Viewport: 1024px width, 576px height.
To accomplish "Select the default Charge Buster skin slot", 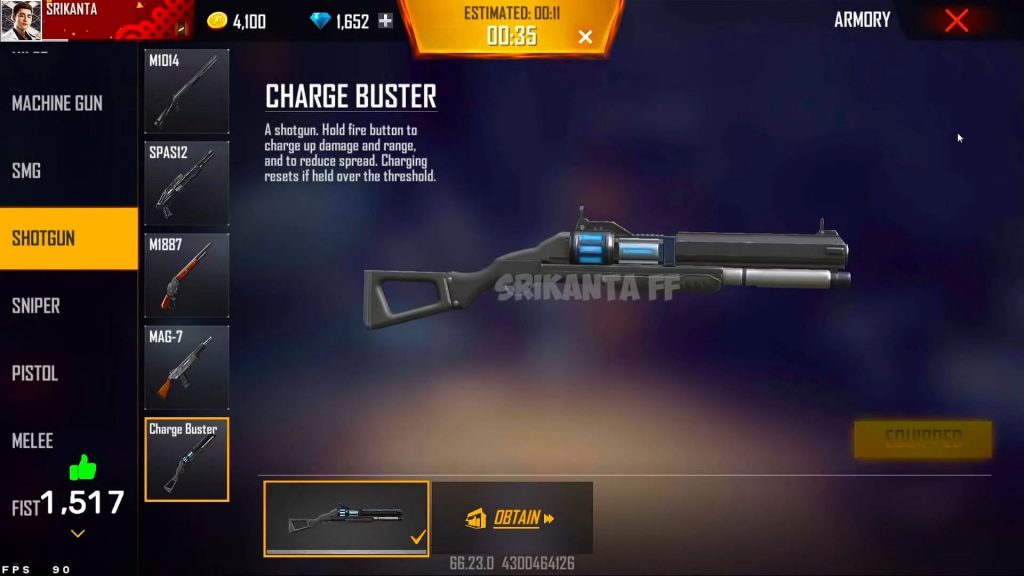I will click(x=346, y=518).
